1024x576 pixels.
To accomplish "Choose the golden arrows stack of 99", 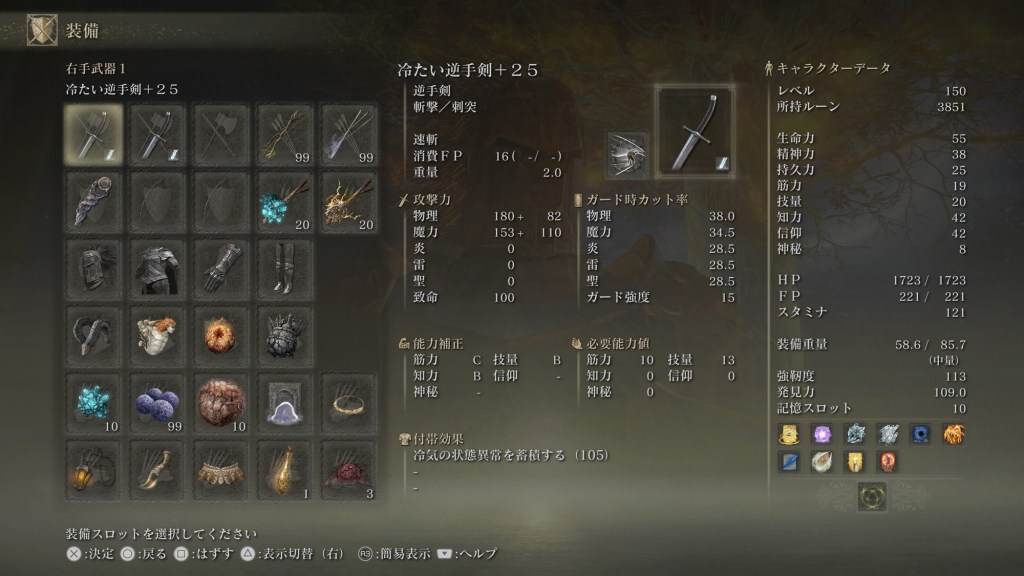I will 285,135.
